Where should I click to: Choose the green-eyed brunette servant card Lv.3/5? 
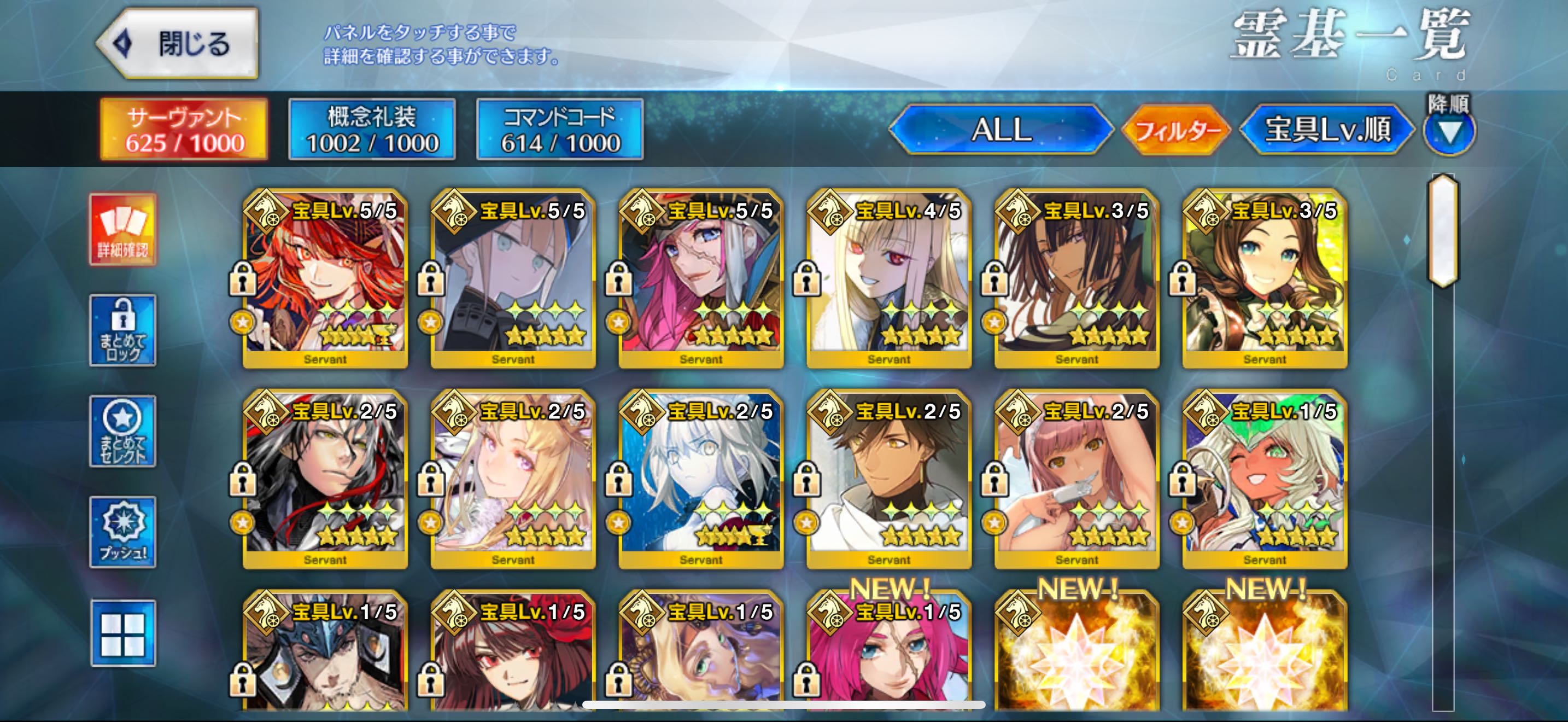point(1265,278)
